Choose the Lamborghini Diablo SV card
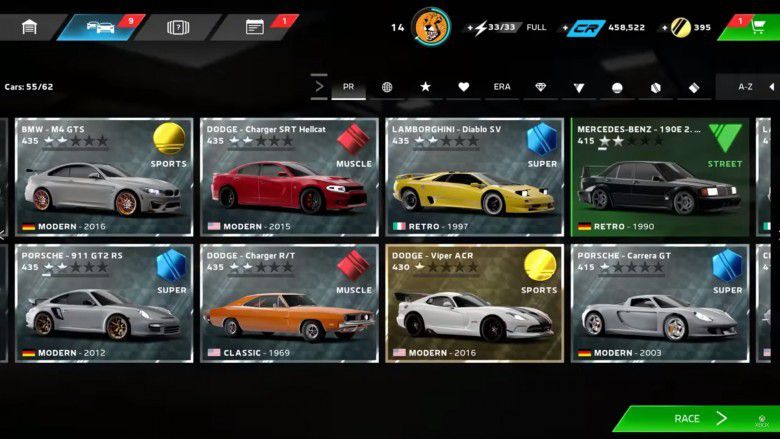 (x=474, y=177)
